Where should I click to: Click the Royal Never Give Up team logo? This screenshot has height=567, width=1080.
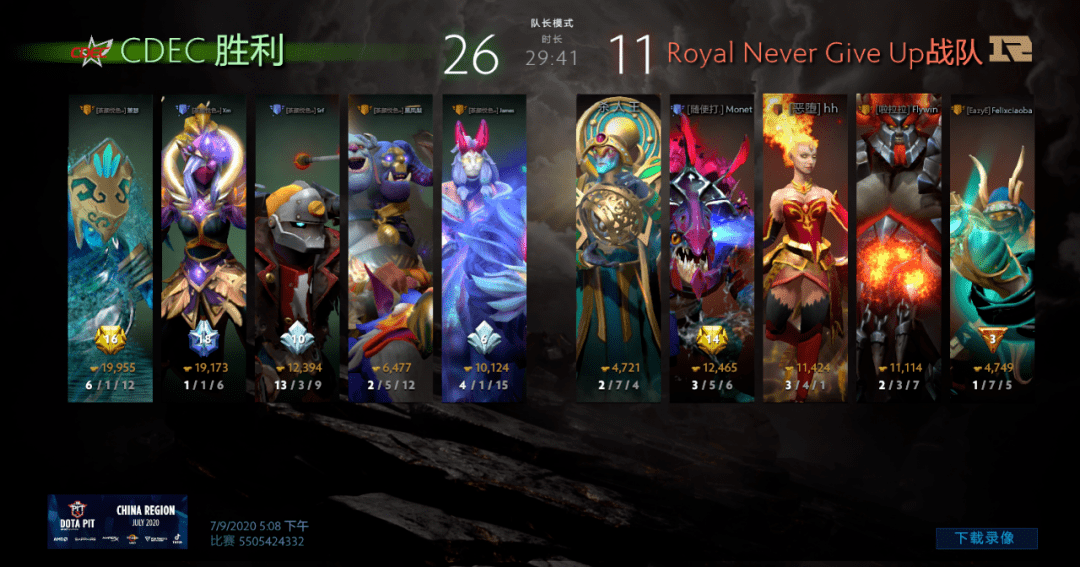pyautogui.click(x=1010, y=50)
